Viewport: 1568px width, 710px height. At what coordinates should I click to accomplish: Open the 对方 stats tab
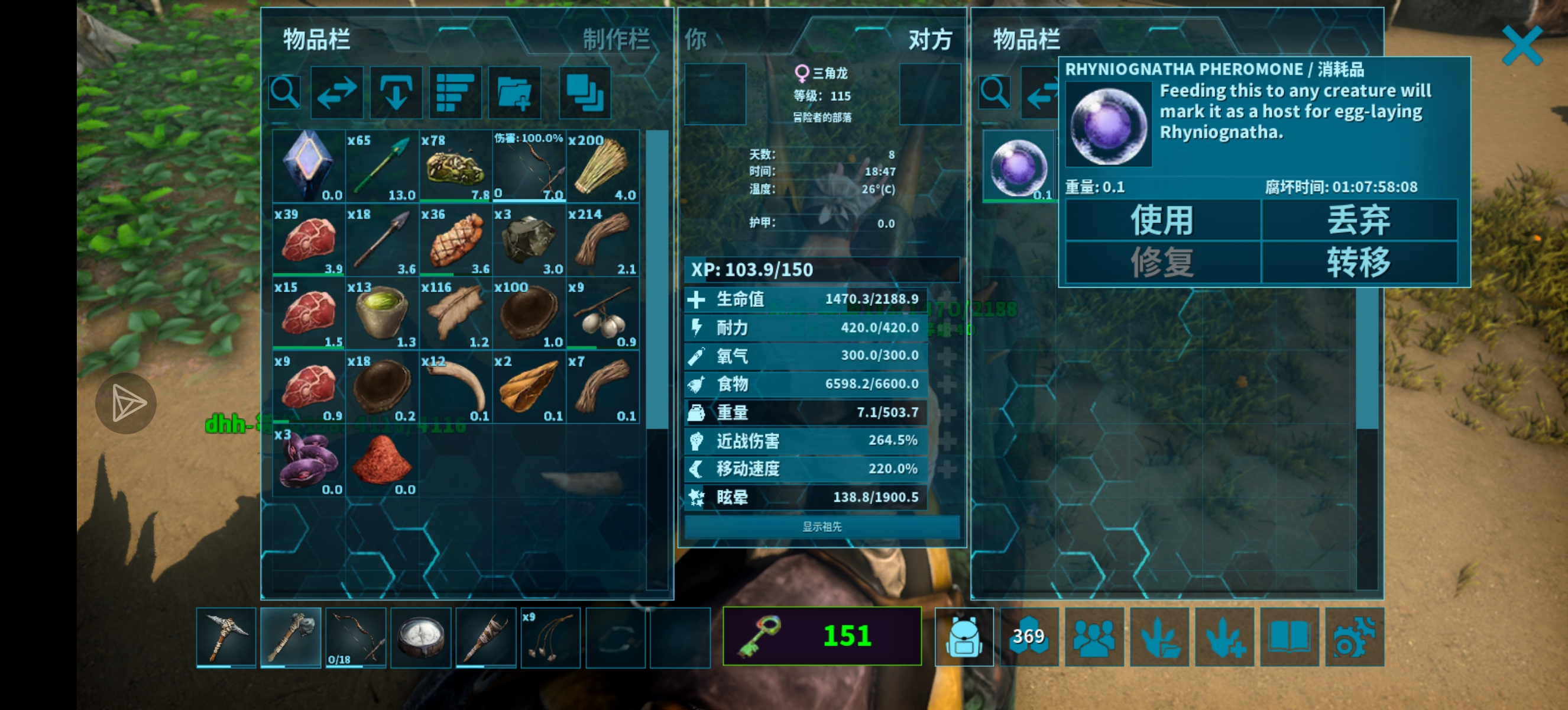click(929, 40)
